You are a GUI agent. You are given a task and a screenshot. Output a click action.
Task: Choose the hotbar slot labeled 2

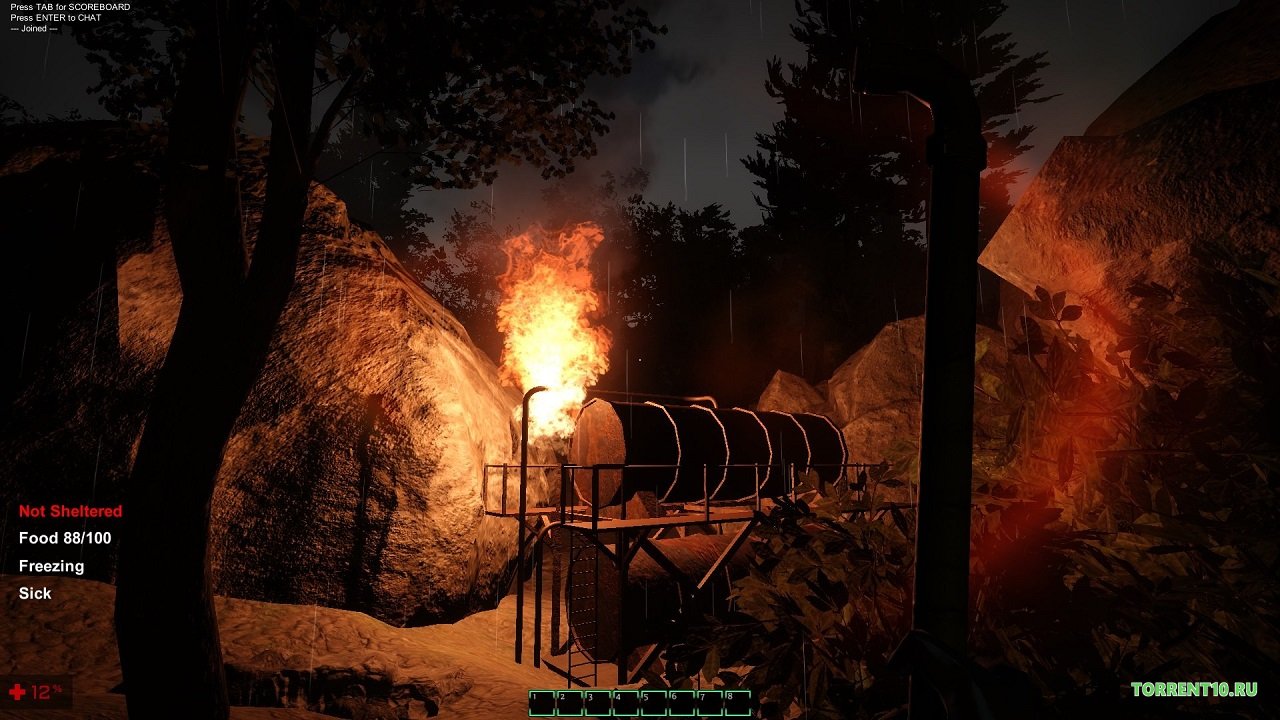[570, 703]
